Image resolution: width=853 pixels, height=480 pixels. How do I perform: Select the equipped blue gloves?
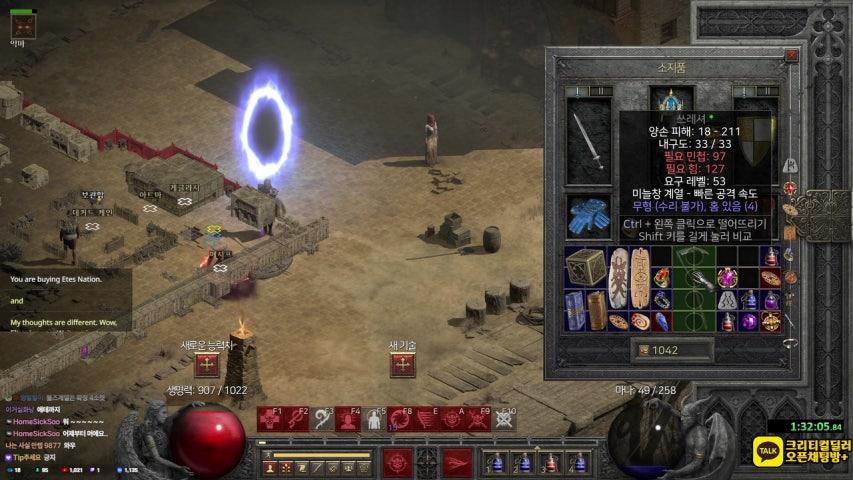point(587,216)
